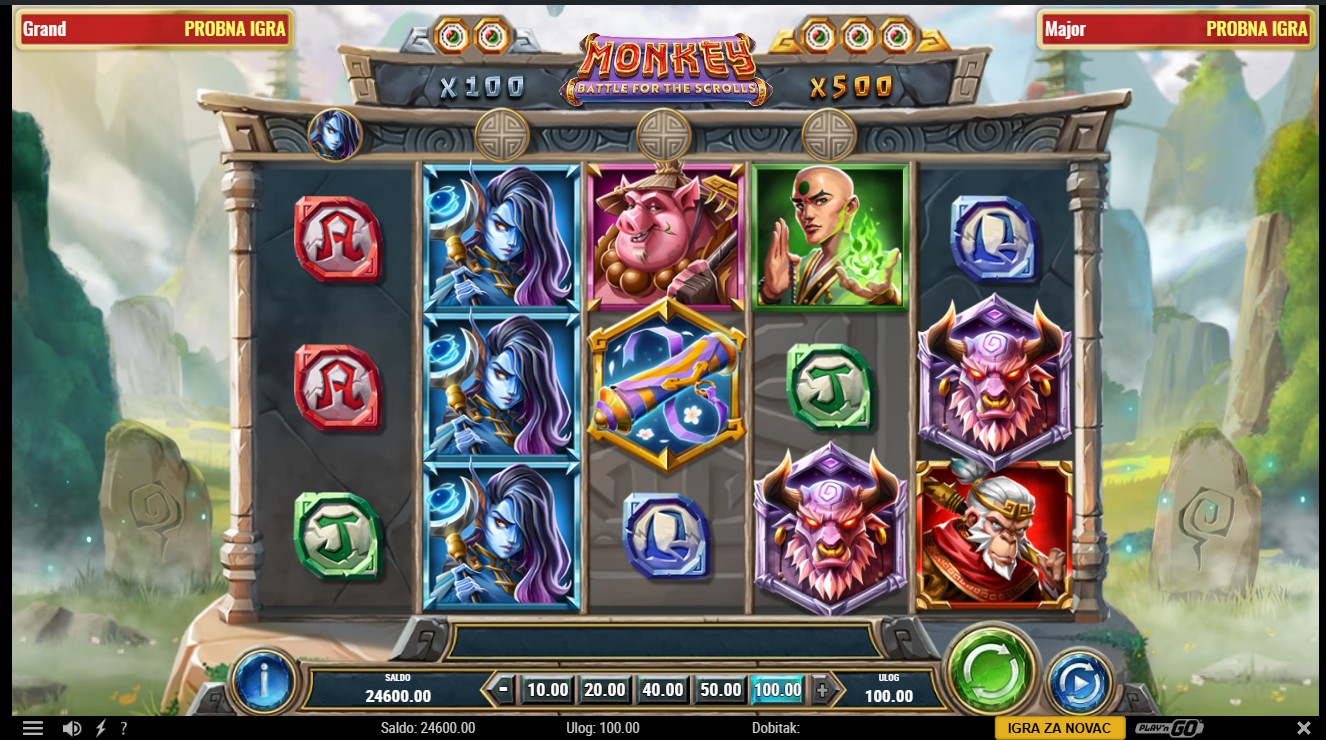
Task: Set the bet to 40.00
Action: [x=663, y=689]
